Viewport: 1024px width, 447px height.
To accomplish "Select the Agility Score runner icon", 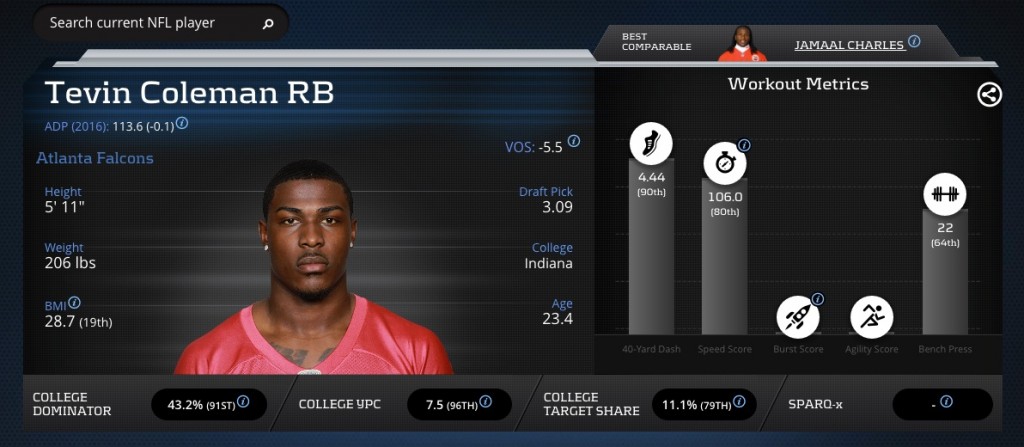I will tap(871, 317).
